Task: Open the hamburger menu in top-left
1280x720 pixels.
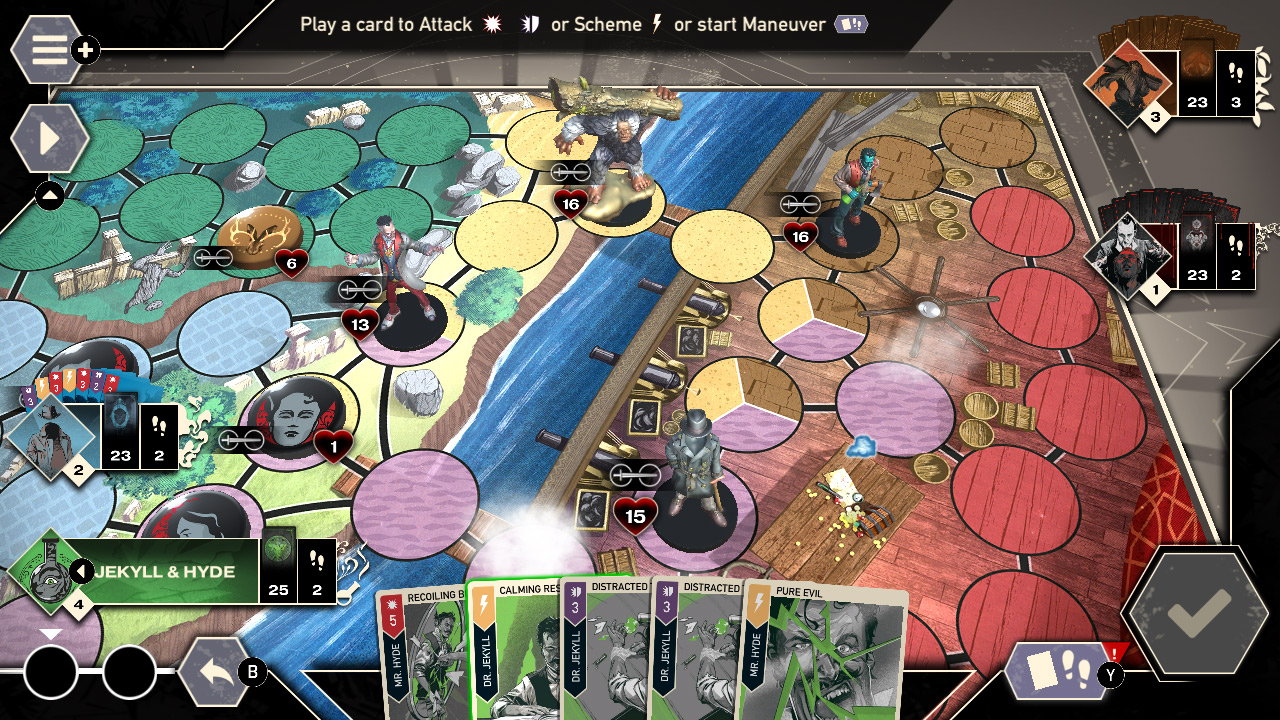Action: [46, 50]
